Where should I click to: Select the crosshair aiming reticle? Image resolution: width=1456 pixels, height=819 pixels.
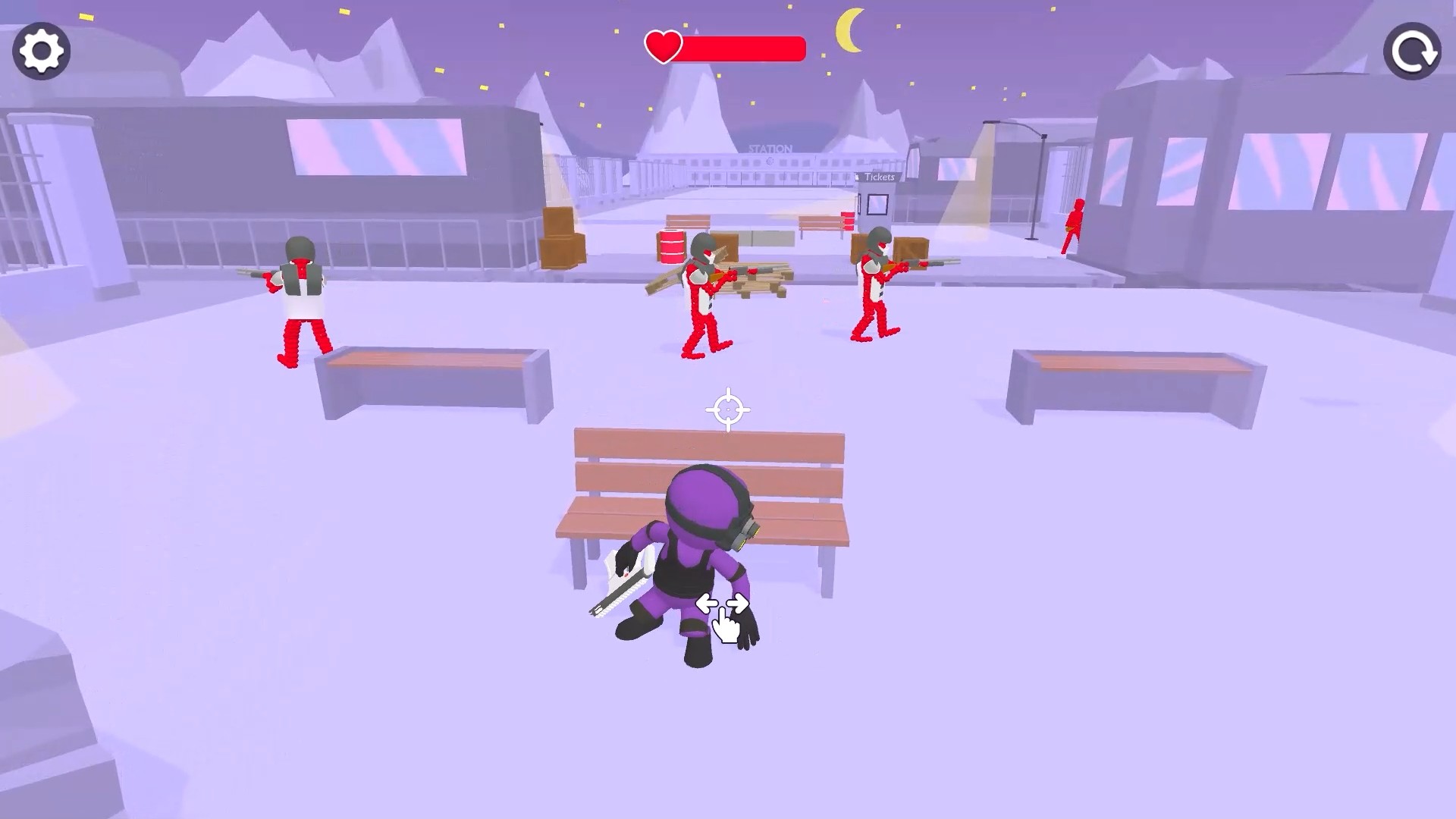(x=729, y=409)
